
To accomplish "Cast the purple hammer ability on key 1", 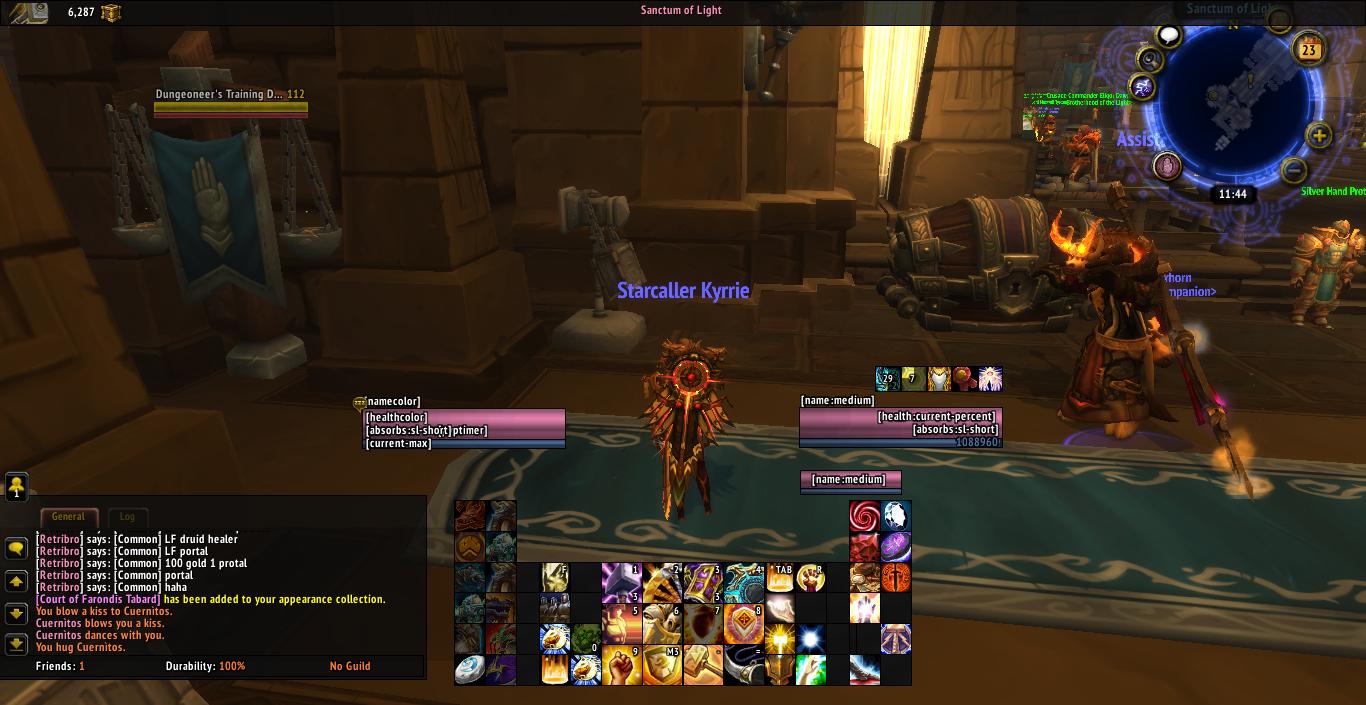I will point(620,579).
